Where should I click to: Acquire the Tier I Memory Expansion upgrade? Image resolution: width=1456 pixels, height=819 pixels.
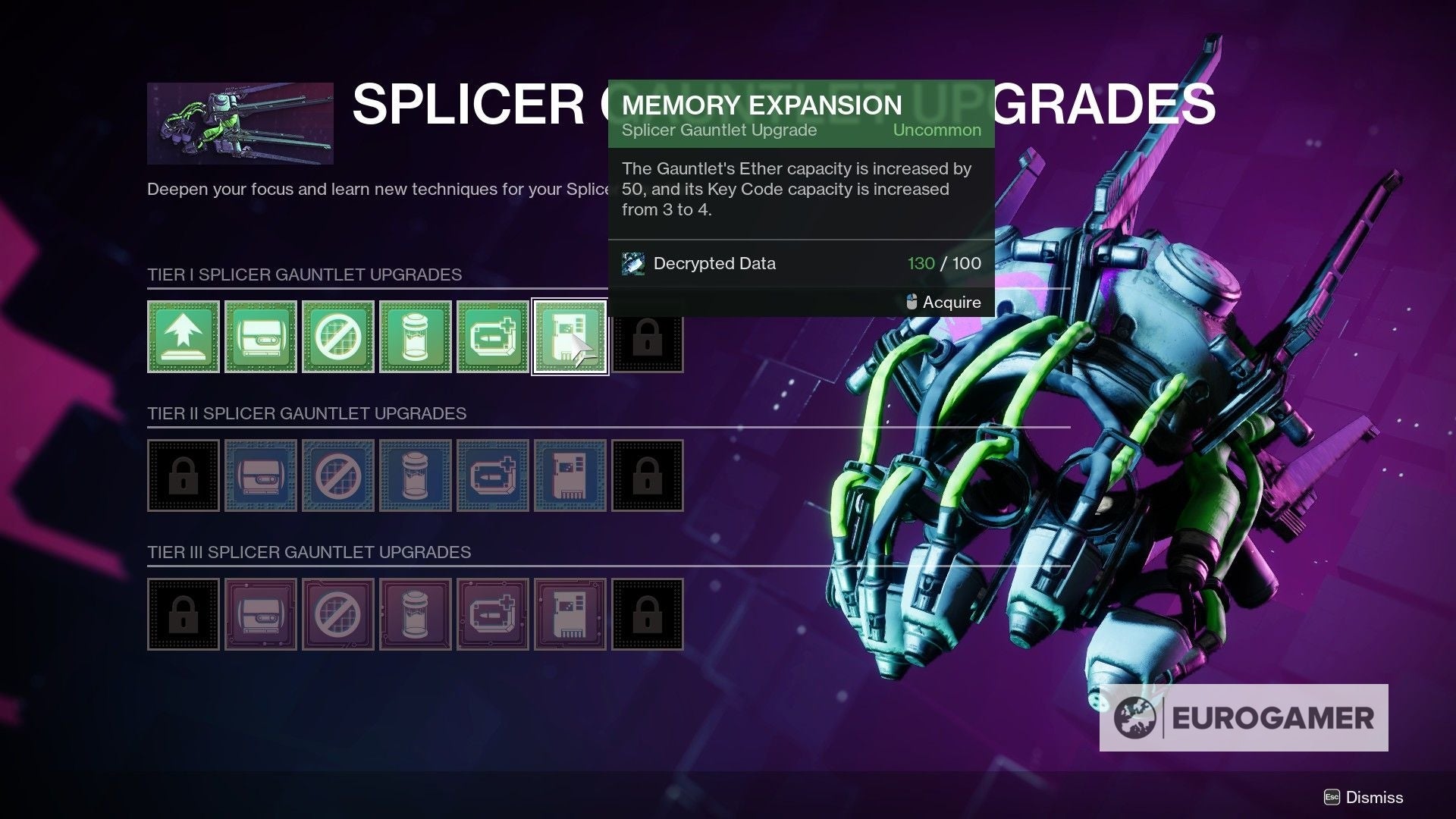570,337
